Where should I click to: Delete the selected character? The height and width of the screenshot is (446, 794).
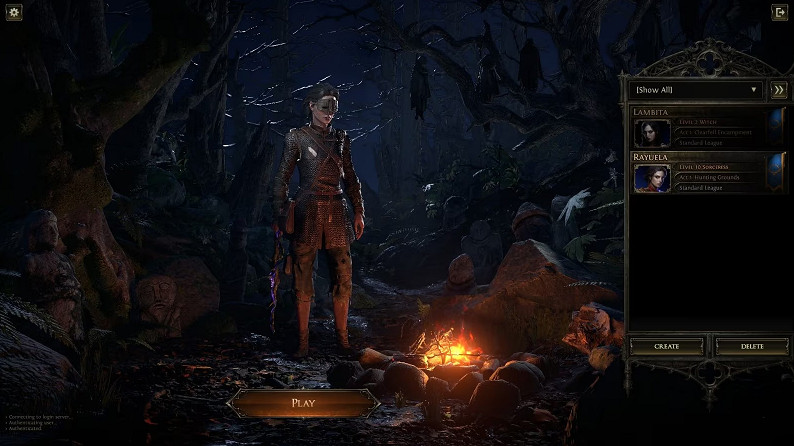[751, 346]
